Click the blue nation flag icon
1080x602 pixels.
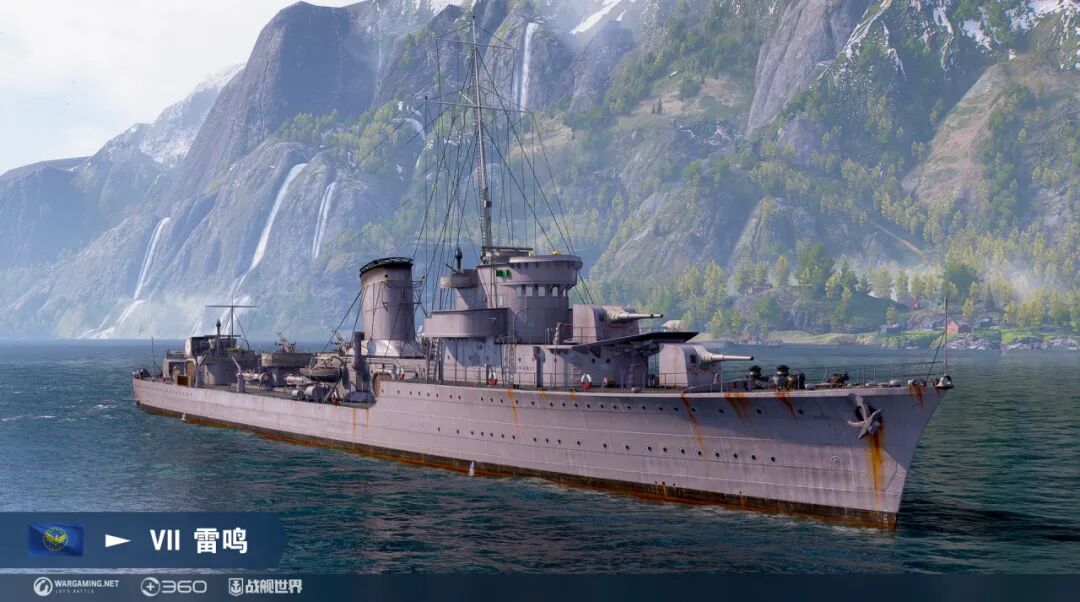click(55, 540)
